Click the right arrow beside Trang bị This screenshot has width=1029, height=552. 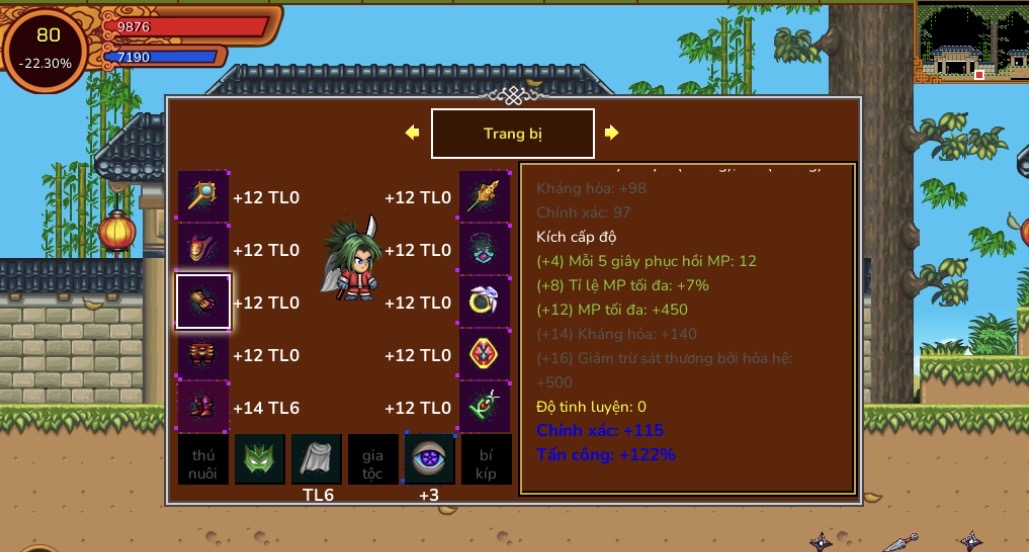[612, 133]
